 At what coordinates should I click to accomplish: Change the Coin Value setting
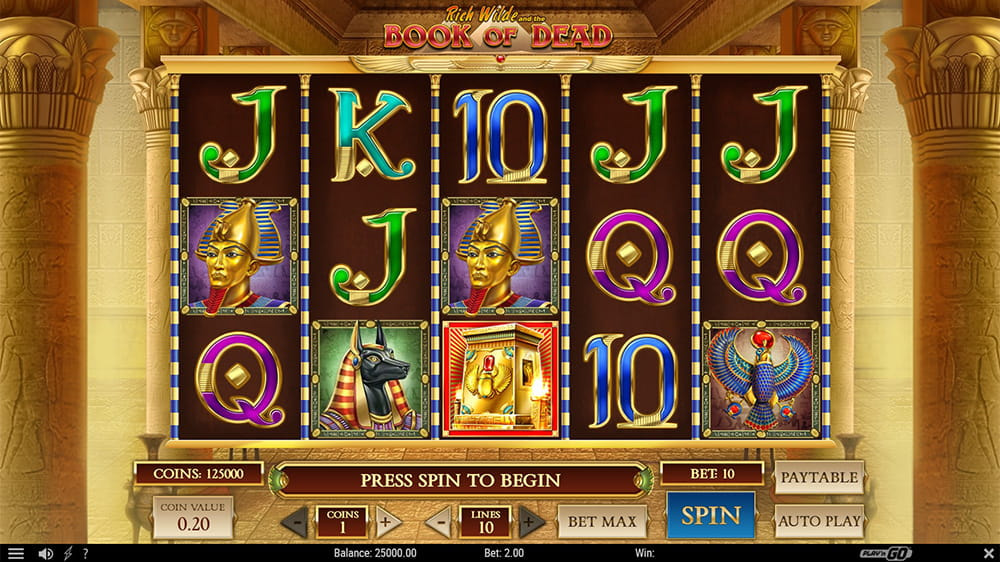tap(192, 516)
